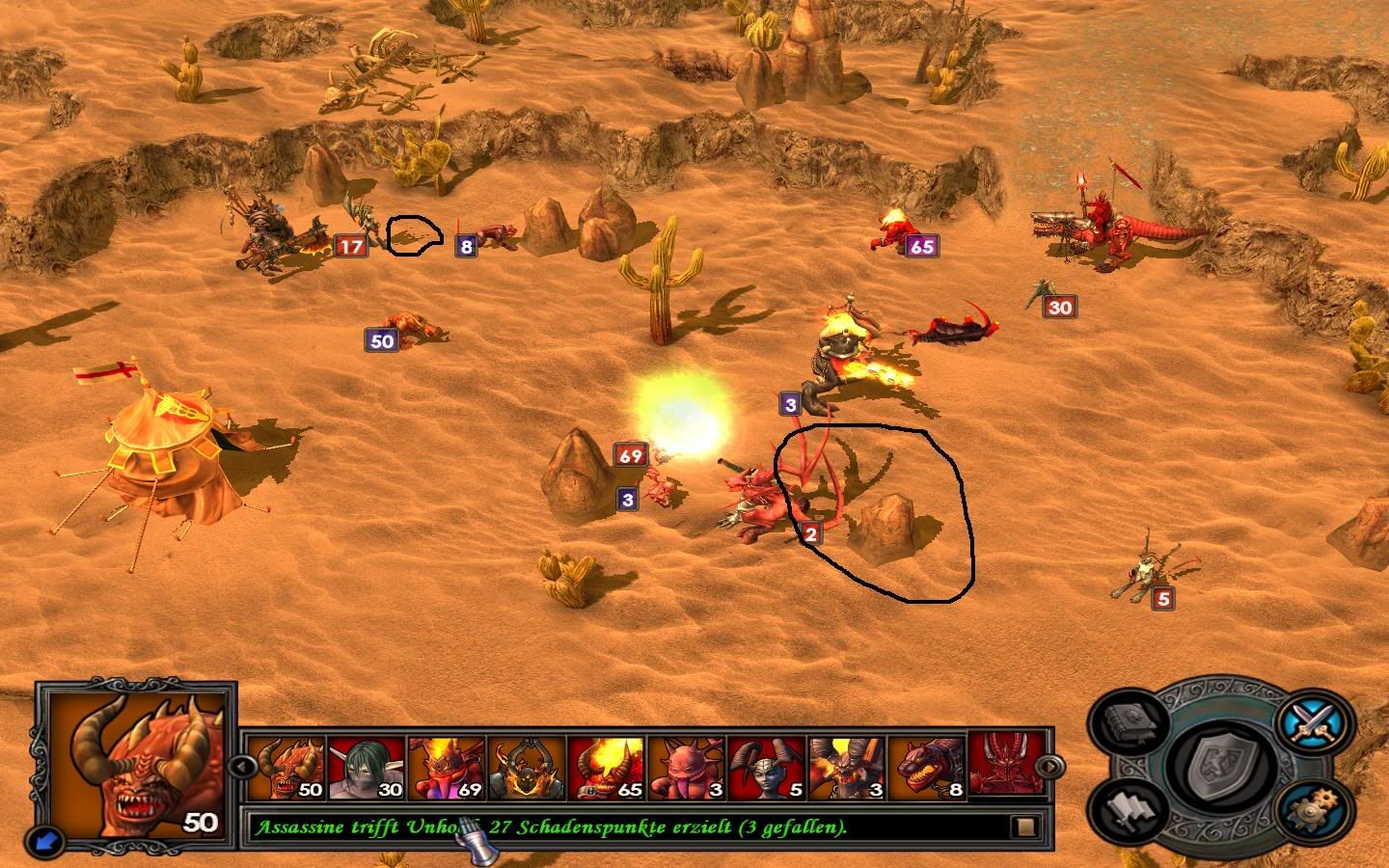1389x868 pixels.
Task: Select the horned demon with 50 in the turn bar
Action: pos(286,769)
